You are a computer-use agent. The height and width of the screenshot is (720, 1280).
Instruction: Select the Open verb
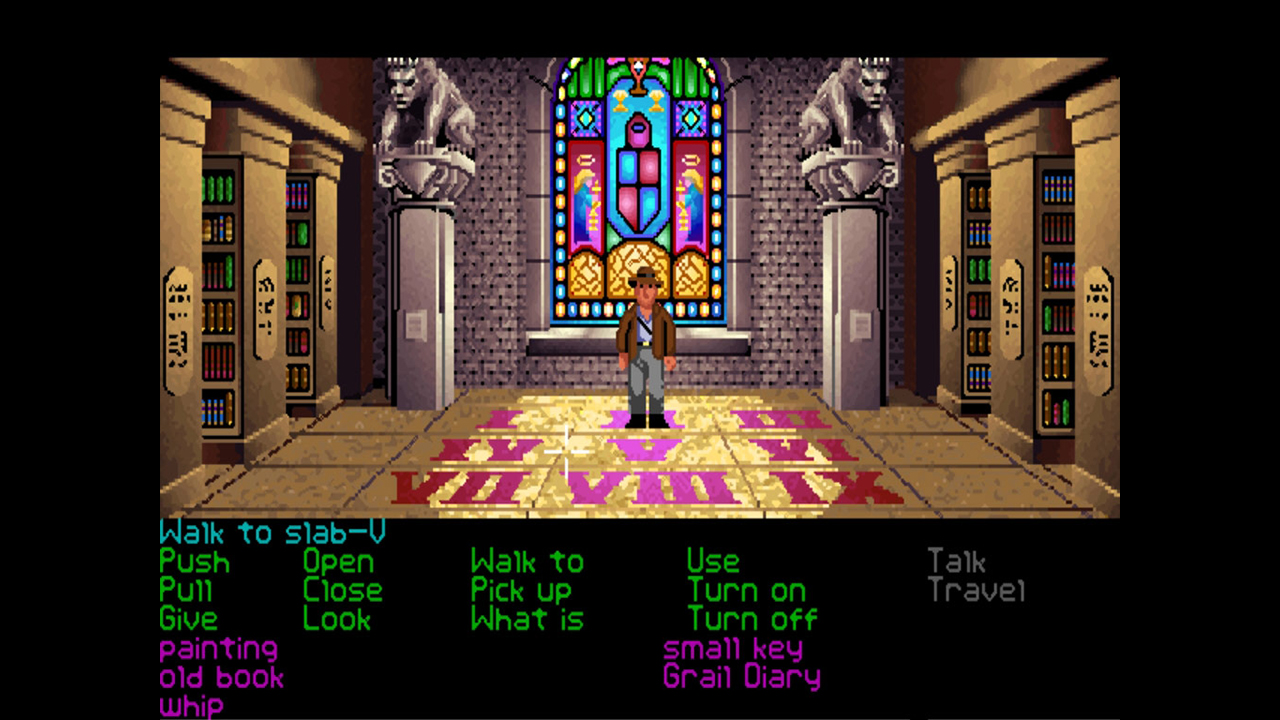338,562
